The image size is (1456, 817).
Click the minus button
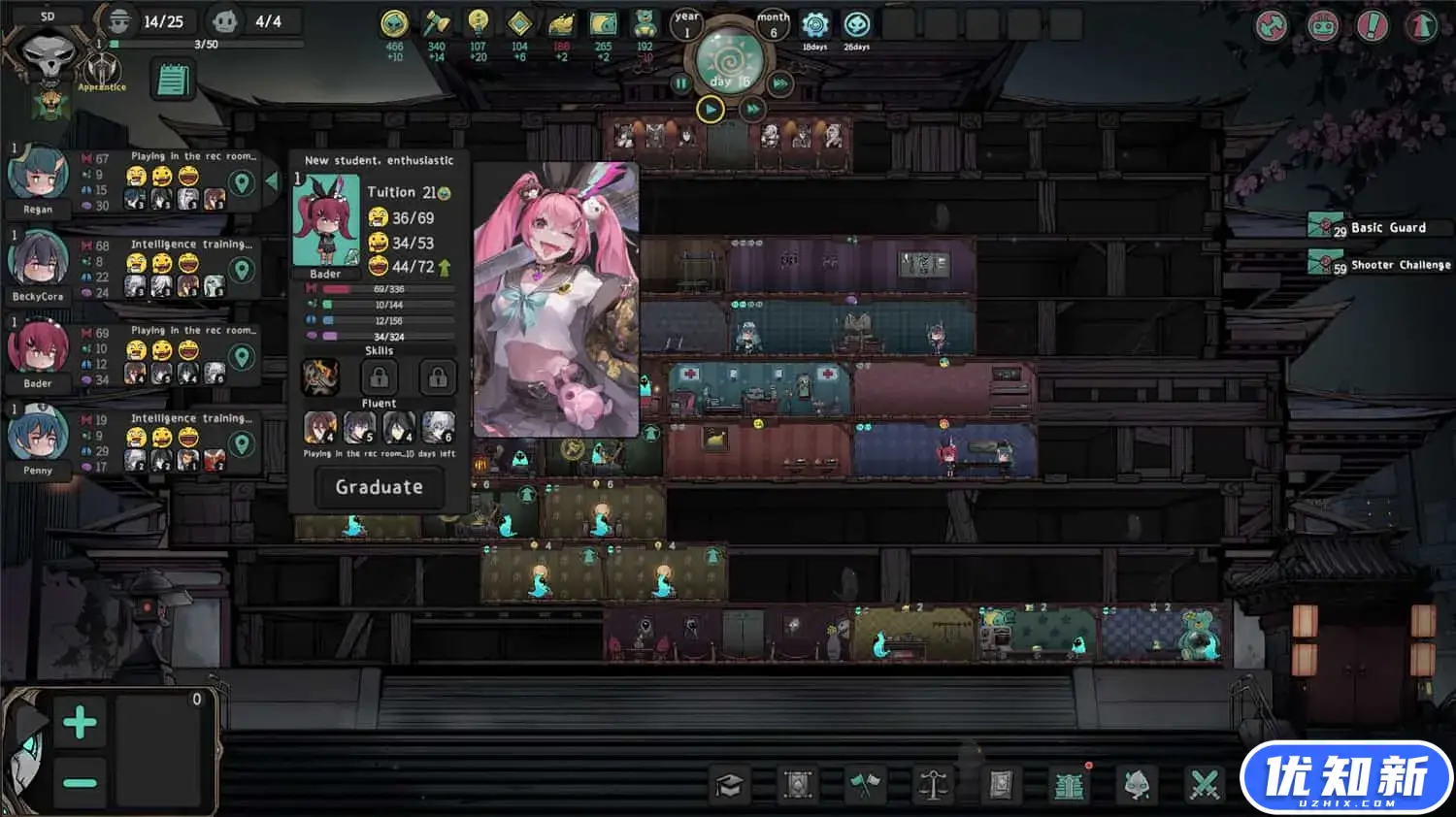click(80, 782)
